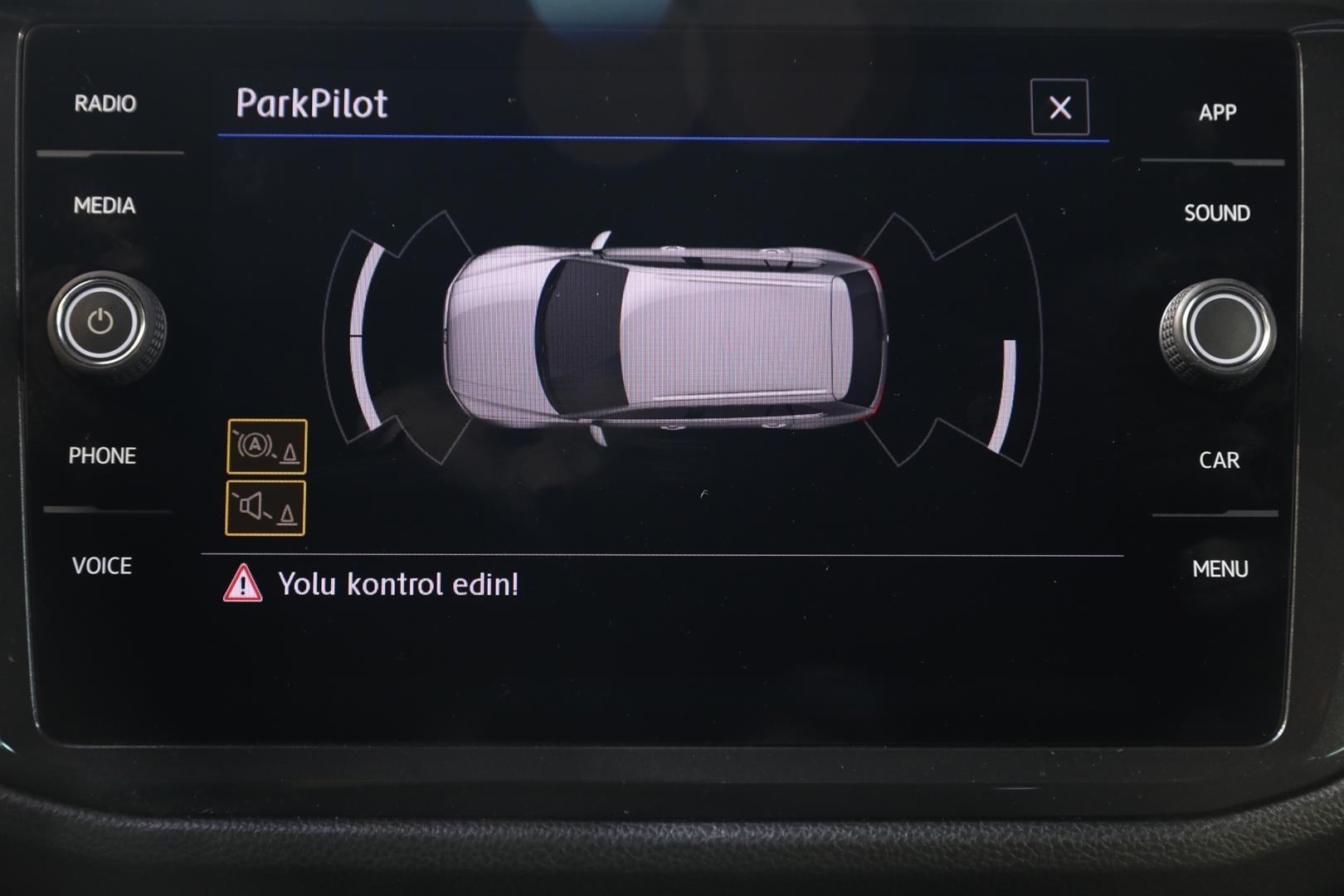Toggle the parking sound mute icon
The image size is (1344, 896).
[x=265, y=508]
